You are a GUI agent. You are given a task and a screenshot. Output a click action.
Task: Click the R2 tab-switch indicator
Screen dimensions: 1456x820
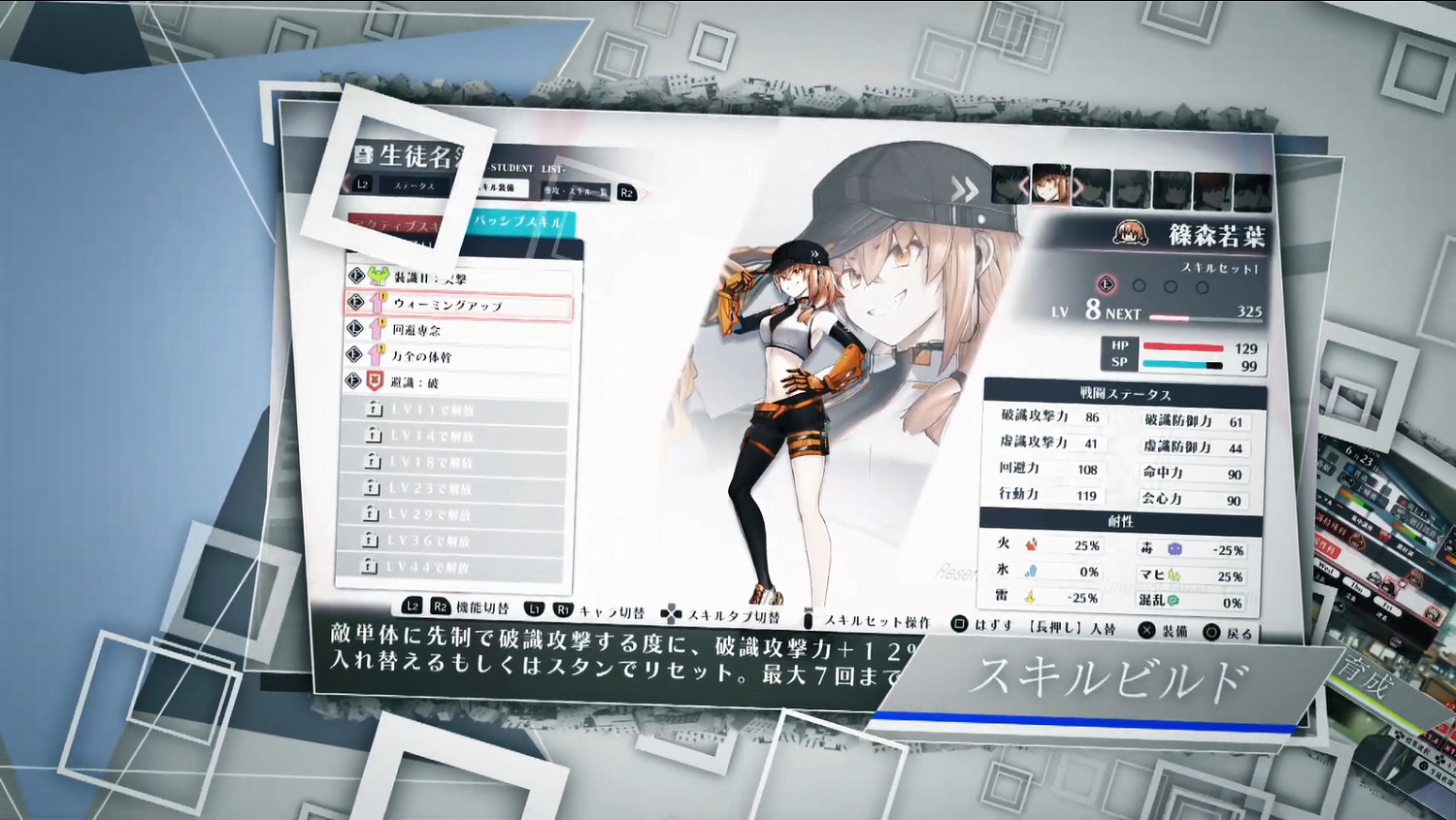pyautogui.click(x=626, y=192)
